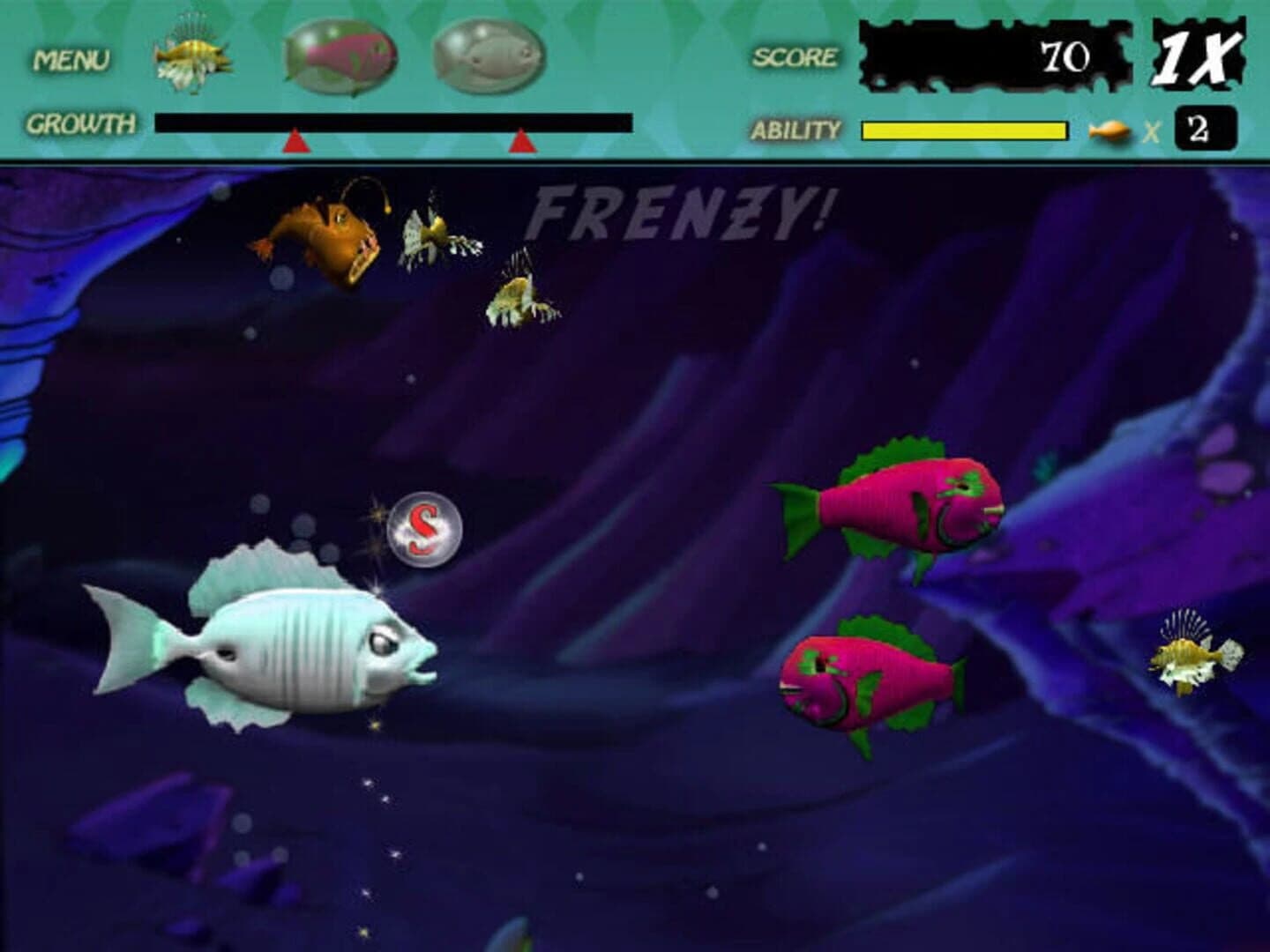Image resolution: width=1270 pixels, height=952 pixels.
Task: Click the pale fish bubble icon in the header
Action: point(489,55)
